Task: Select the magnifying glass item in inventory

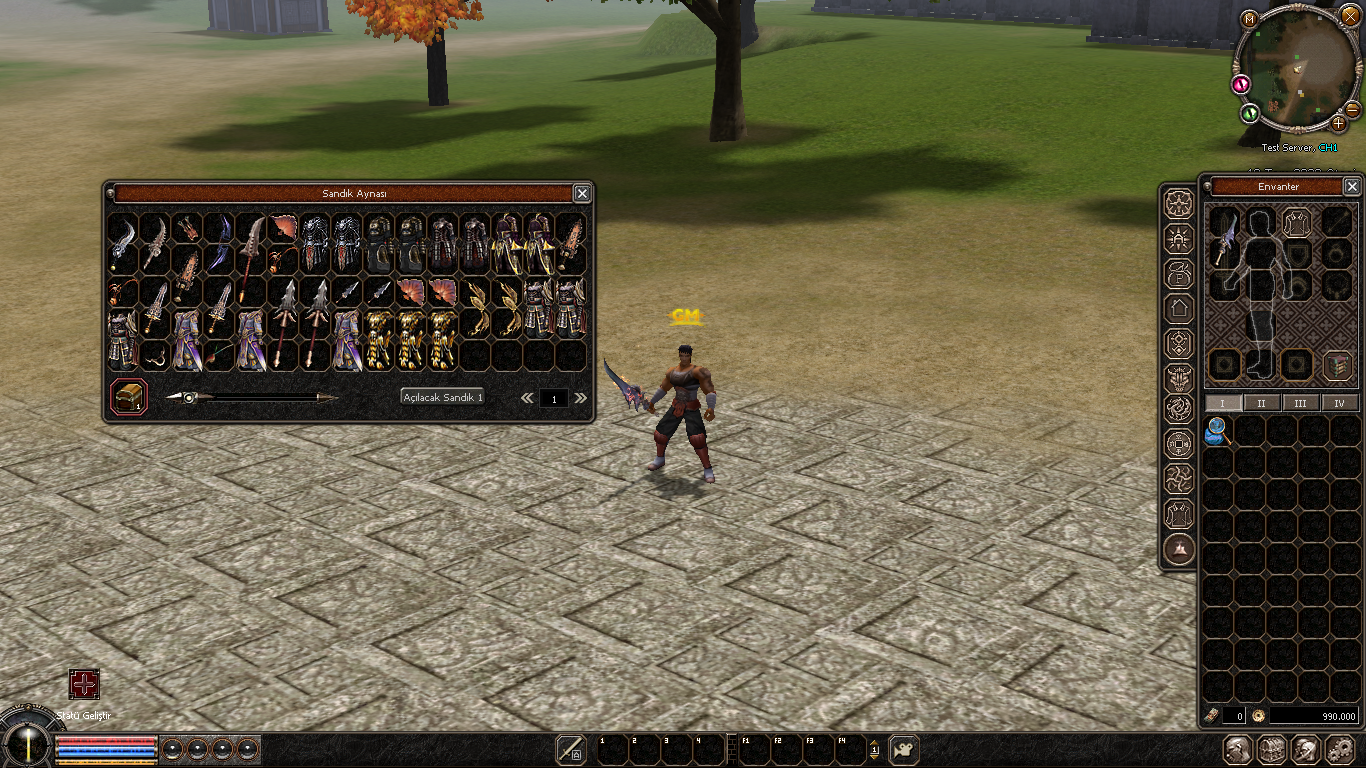Action: pos(1217,430)
